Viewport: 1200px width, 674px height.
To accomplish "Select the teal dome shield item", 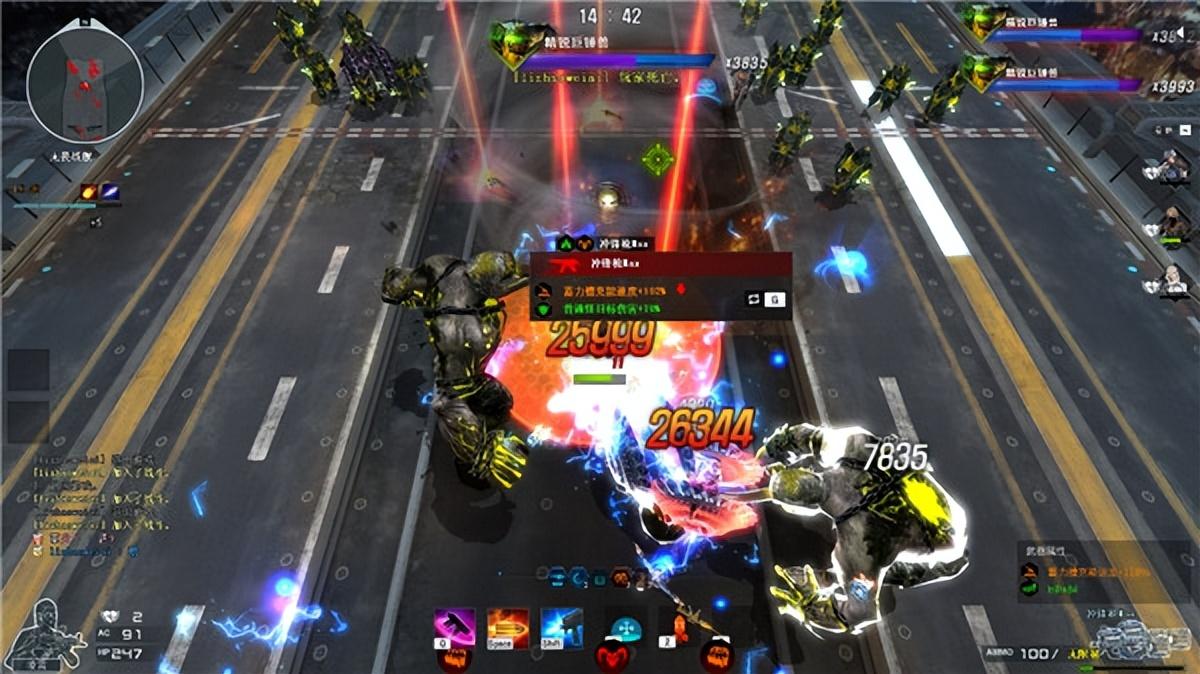I will coord(625,630).
